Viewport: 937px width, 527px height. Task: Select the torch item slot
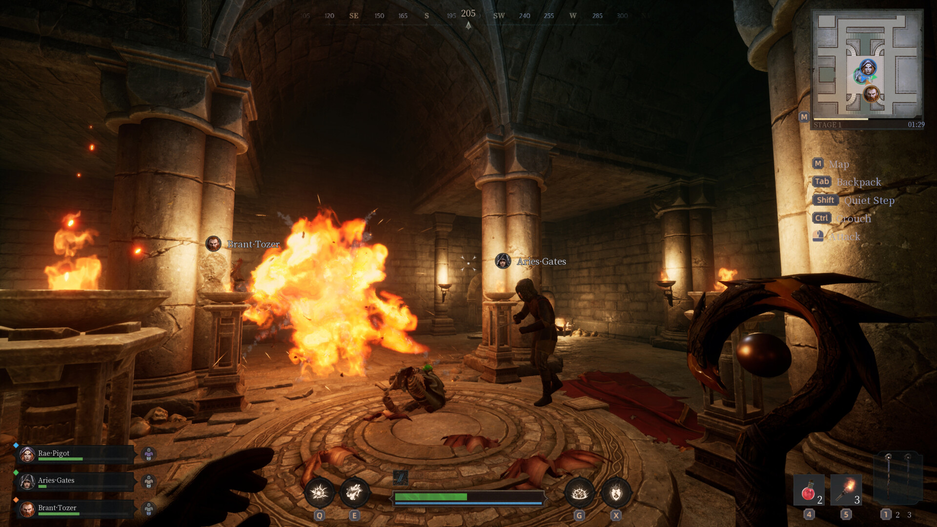pos(846,491)
